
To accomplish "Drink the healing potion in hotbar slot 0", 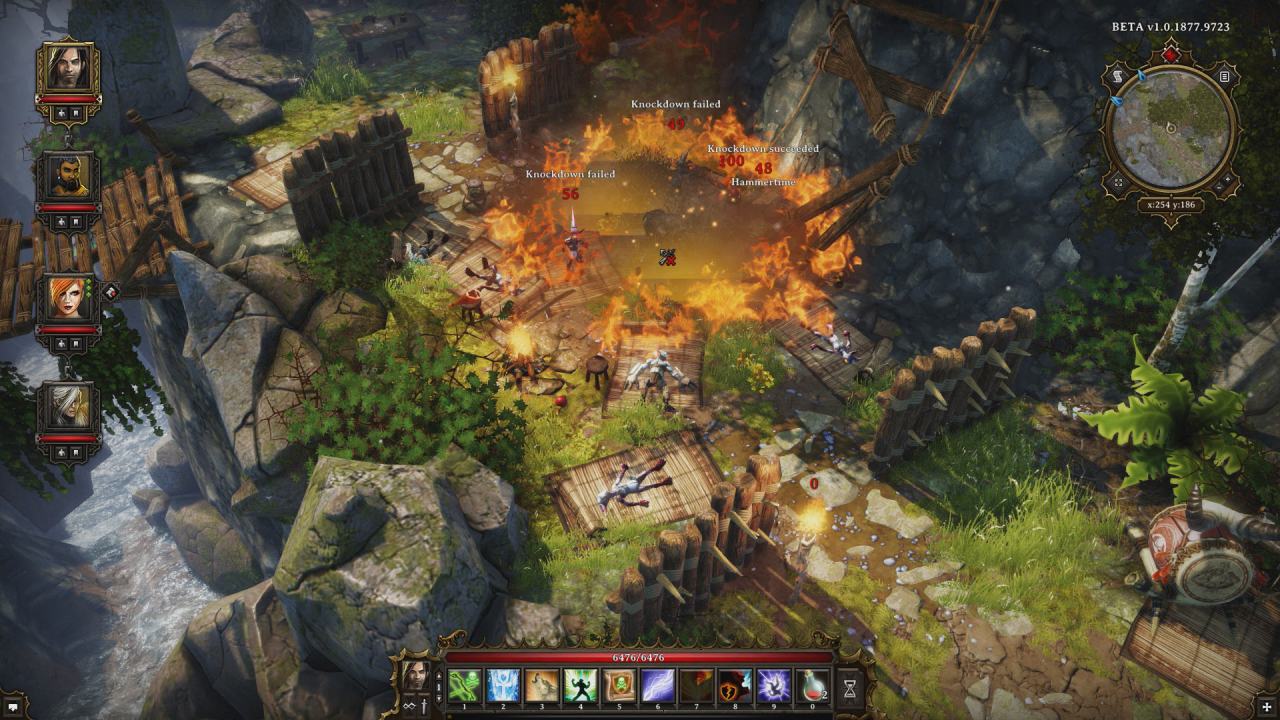I will (814, 685).
